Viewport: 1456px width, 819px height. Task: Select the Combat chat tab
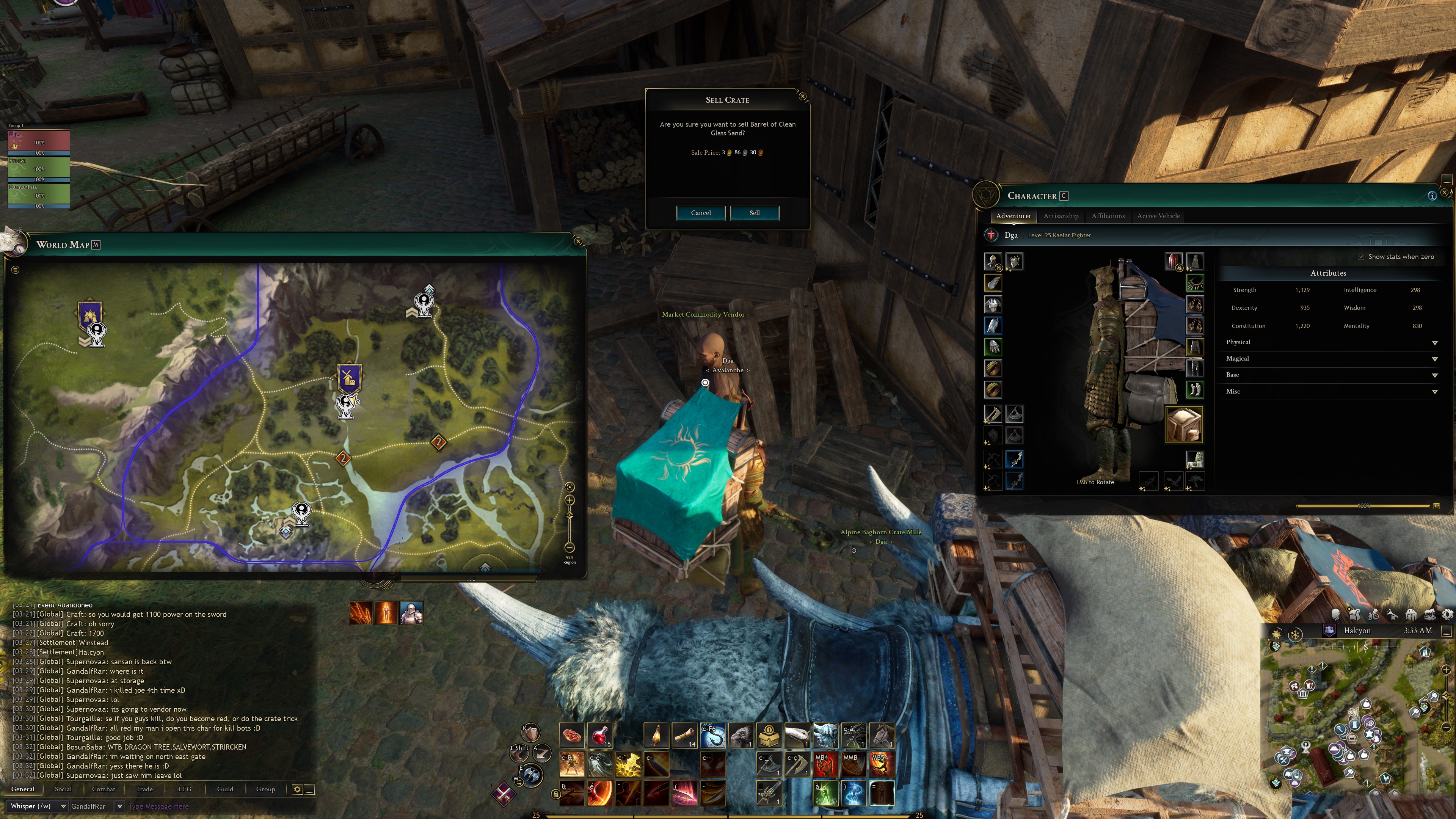coord(104,789)
